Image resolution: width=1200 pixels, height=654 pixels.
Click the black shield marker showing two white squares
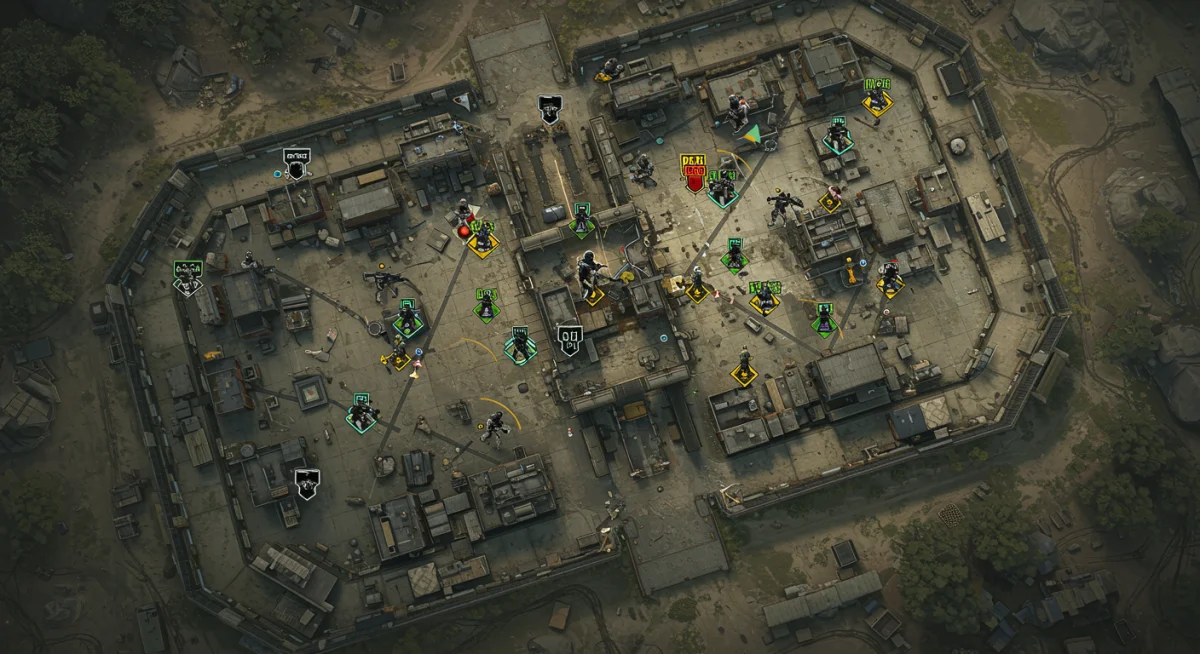pos(570,340)
